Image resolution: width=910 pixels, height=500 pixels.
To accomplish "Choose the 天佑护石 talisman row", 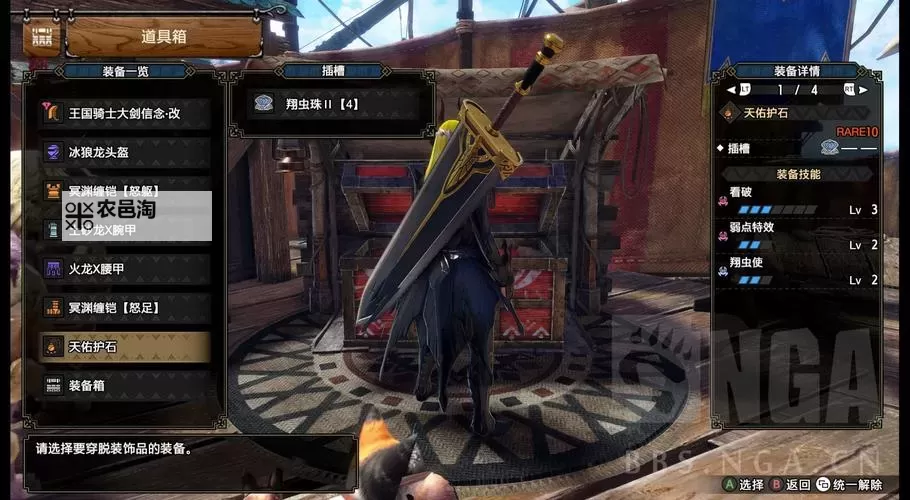I will point(125,346).
